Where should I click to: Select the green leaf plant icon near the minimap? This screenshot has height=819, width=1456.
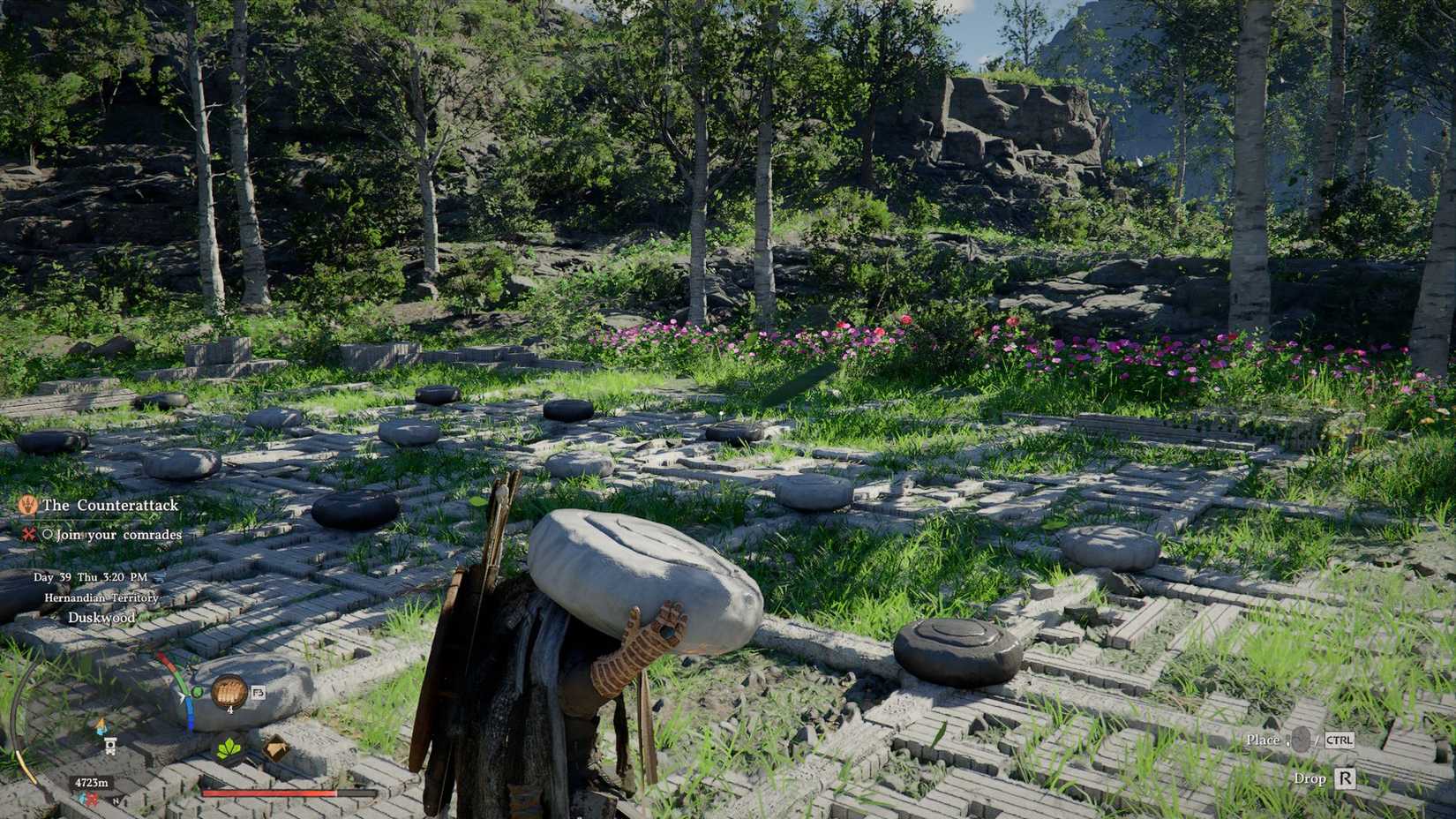tap(228, 748)
